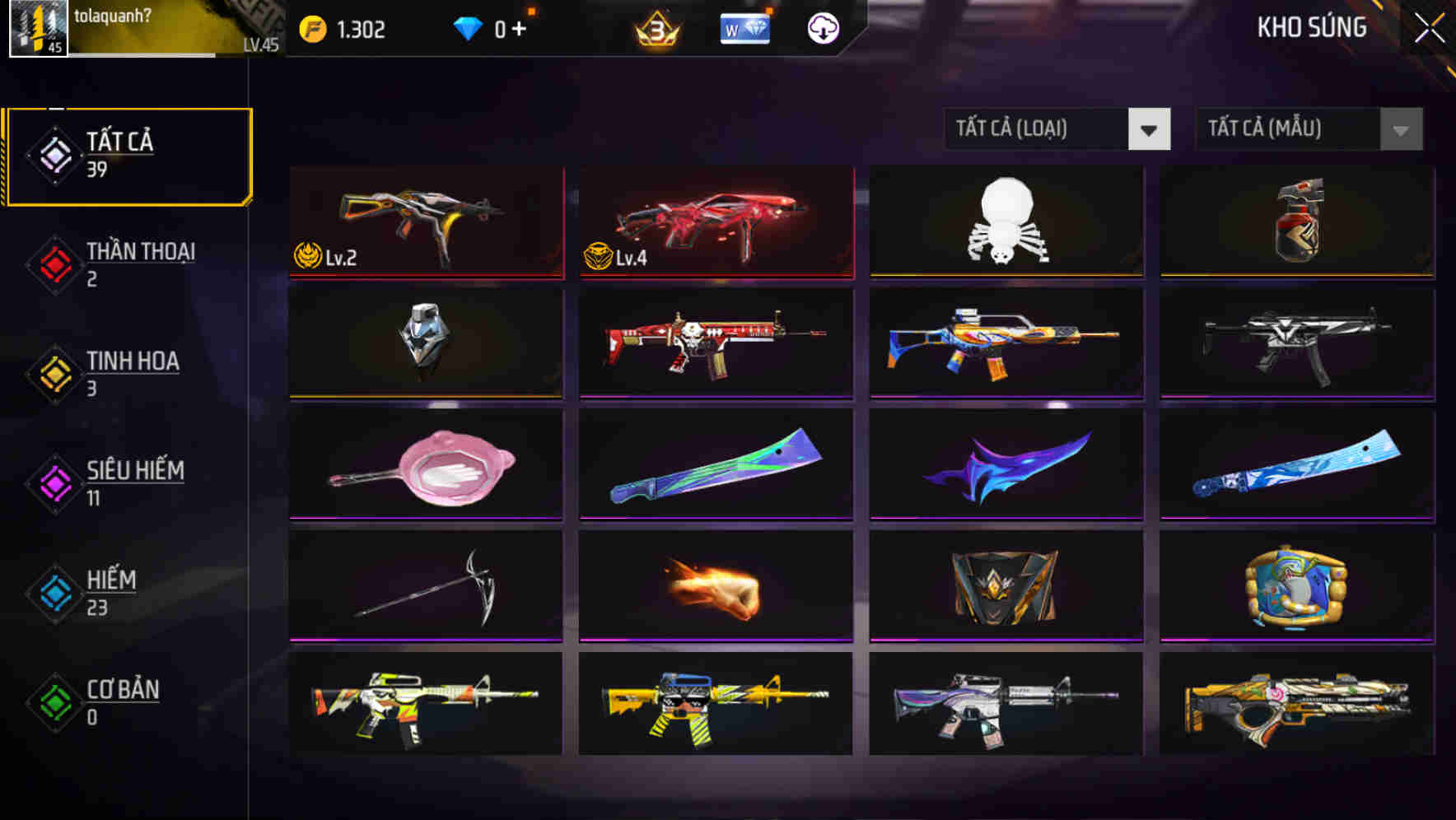Click the cloud download icon

(x=822, y=27)
